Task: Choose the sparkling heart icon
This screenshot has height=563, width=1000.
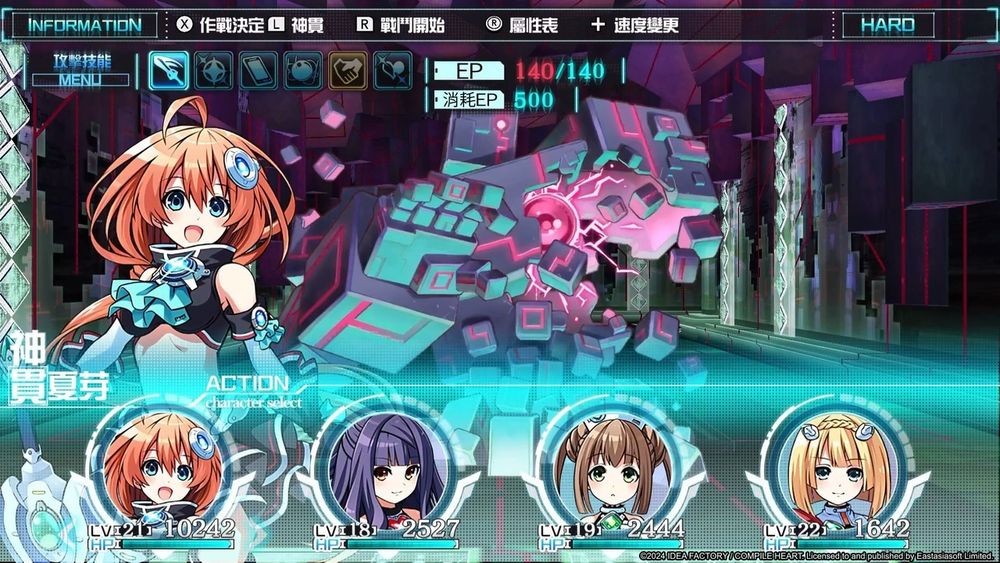Action: tap(392, 70)
